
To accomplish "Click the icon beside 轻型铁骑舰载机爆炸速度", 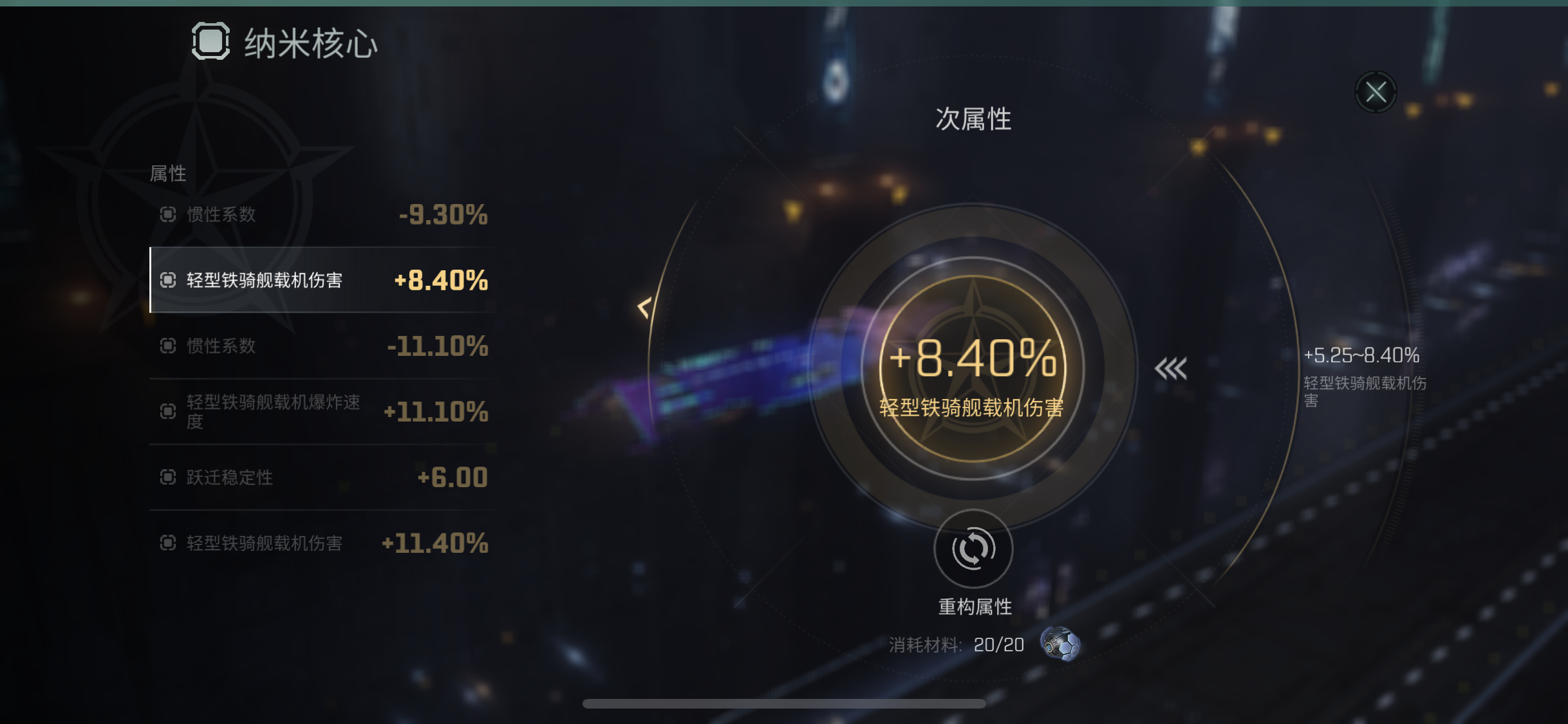I will pos(169,412).
